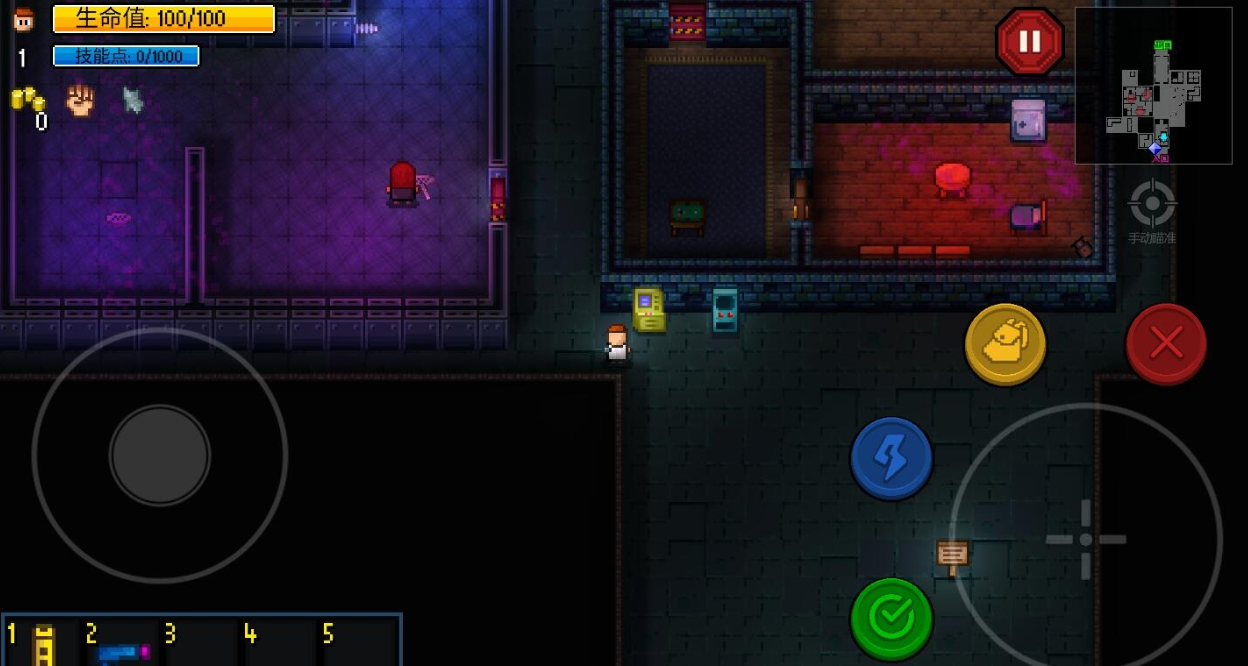Open the yellow backpack inventory
The height and width of the screenshot is (666, 1248).
click(1005, 345)
